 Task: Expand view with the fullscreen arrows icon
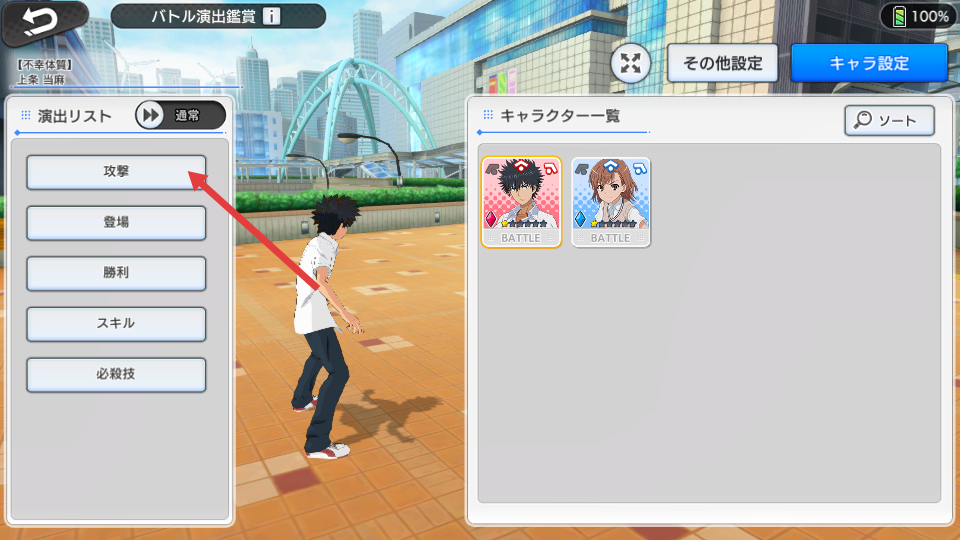[x=631, y=64]
